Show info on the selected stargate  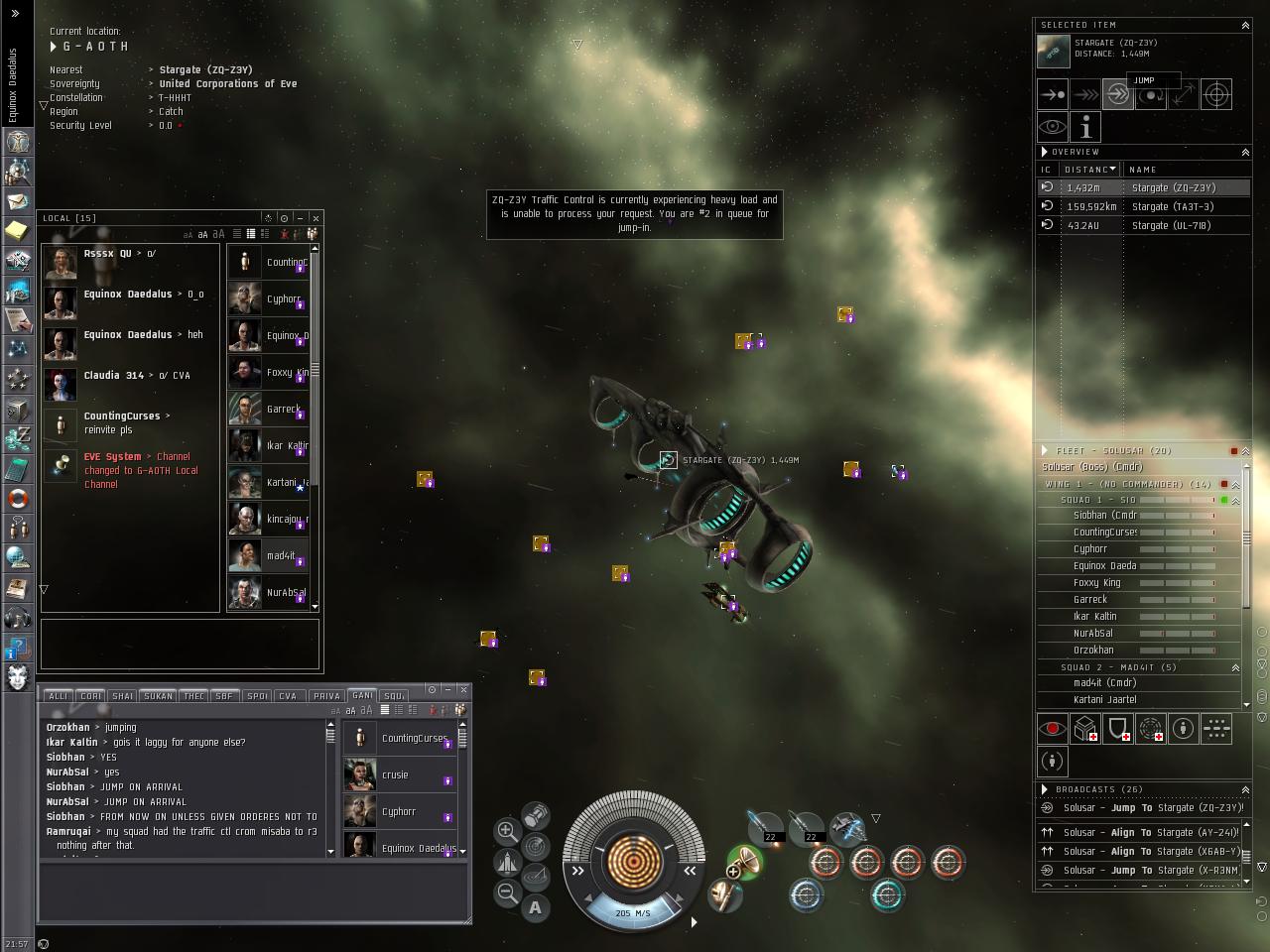1085,128
